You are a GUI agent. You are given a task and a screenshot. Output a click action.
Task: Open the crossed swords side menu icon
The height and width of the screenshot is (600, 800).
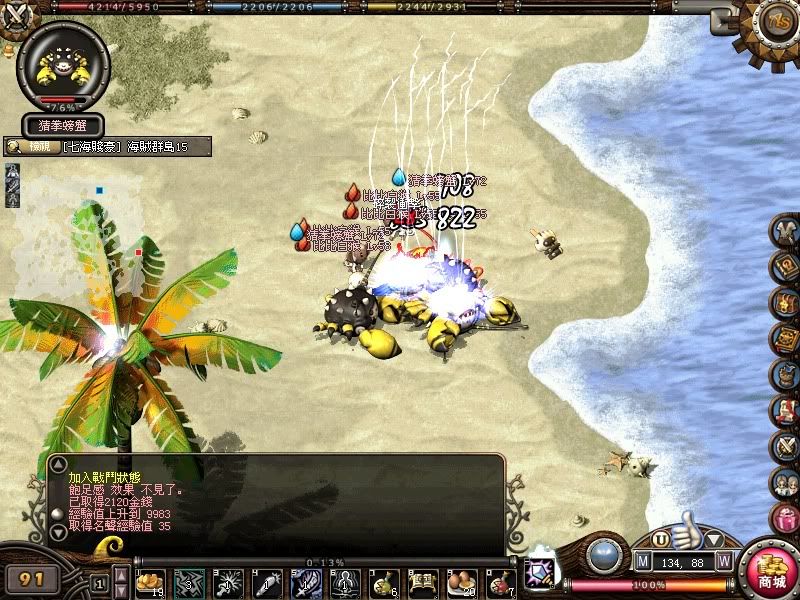click(785, 446)
